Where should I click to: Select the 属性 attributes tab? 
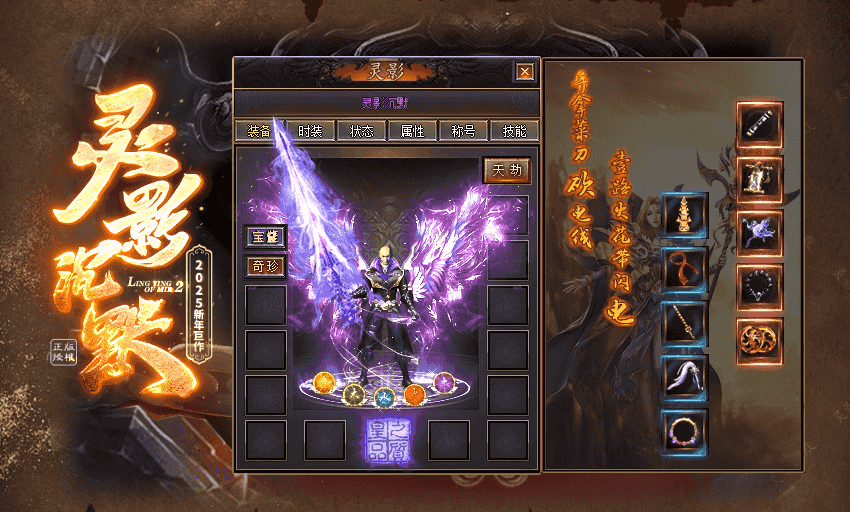412,131
